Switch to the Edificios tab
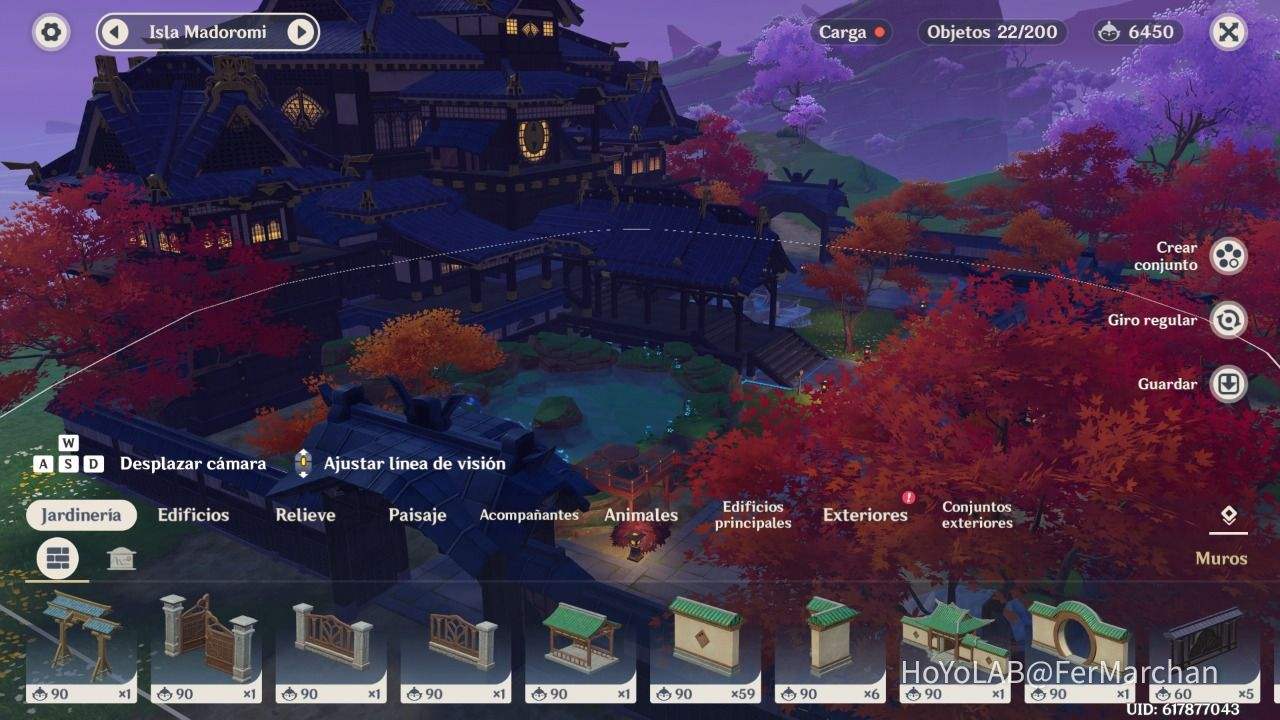 tap(192, 515)
